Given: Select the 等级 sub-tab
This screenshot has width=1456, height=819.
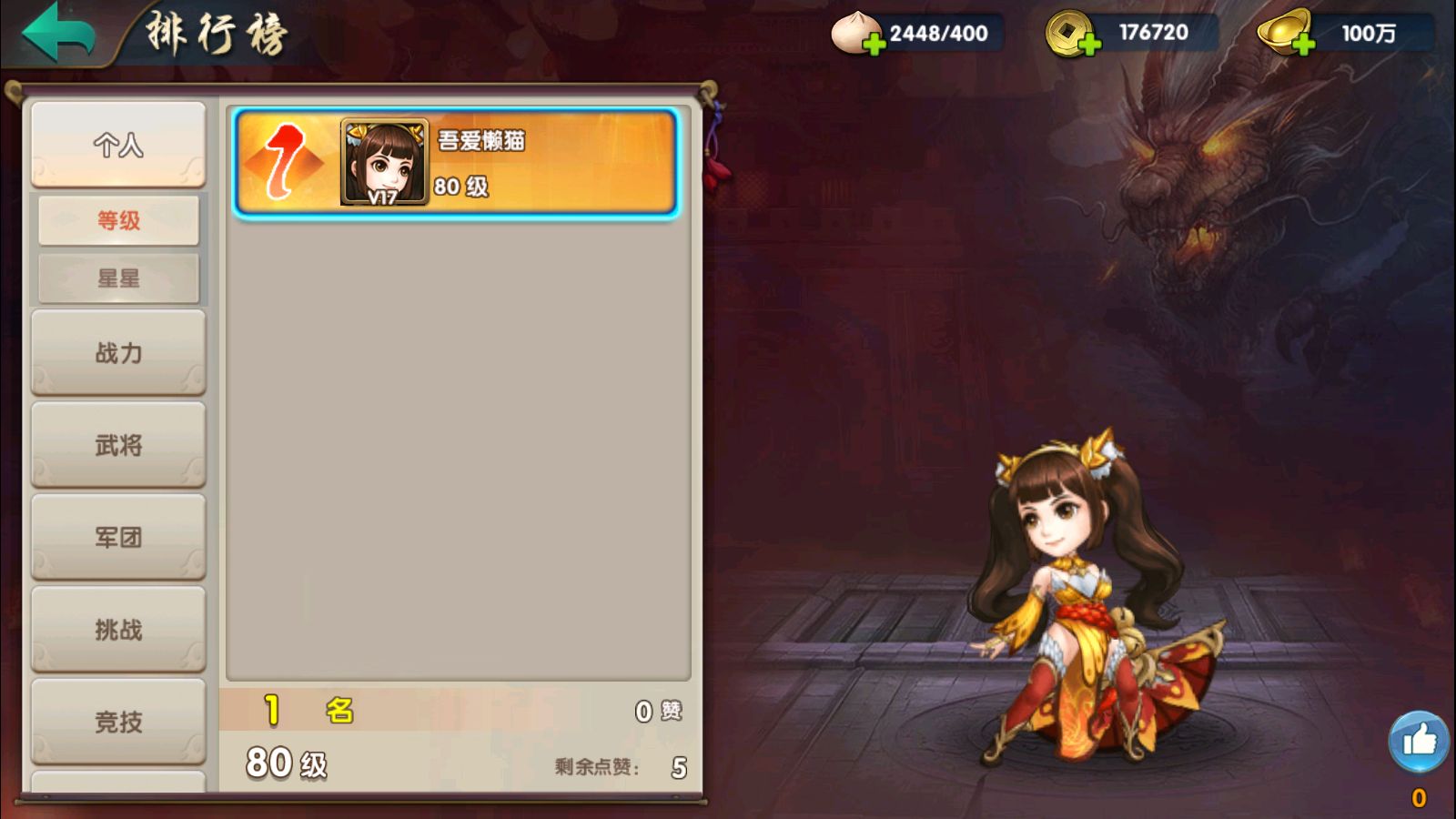Looking at the screenshot, I should (x=118, y=220).
